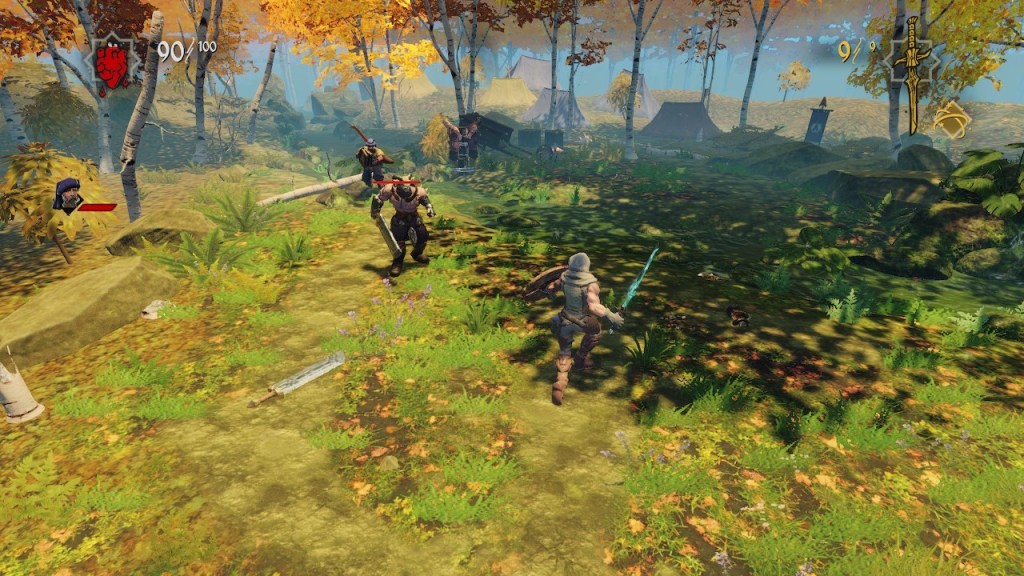The height and width of the screenshot is (576, 1024).
Task: Click the red heart health icon
Action: 112,64
